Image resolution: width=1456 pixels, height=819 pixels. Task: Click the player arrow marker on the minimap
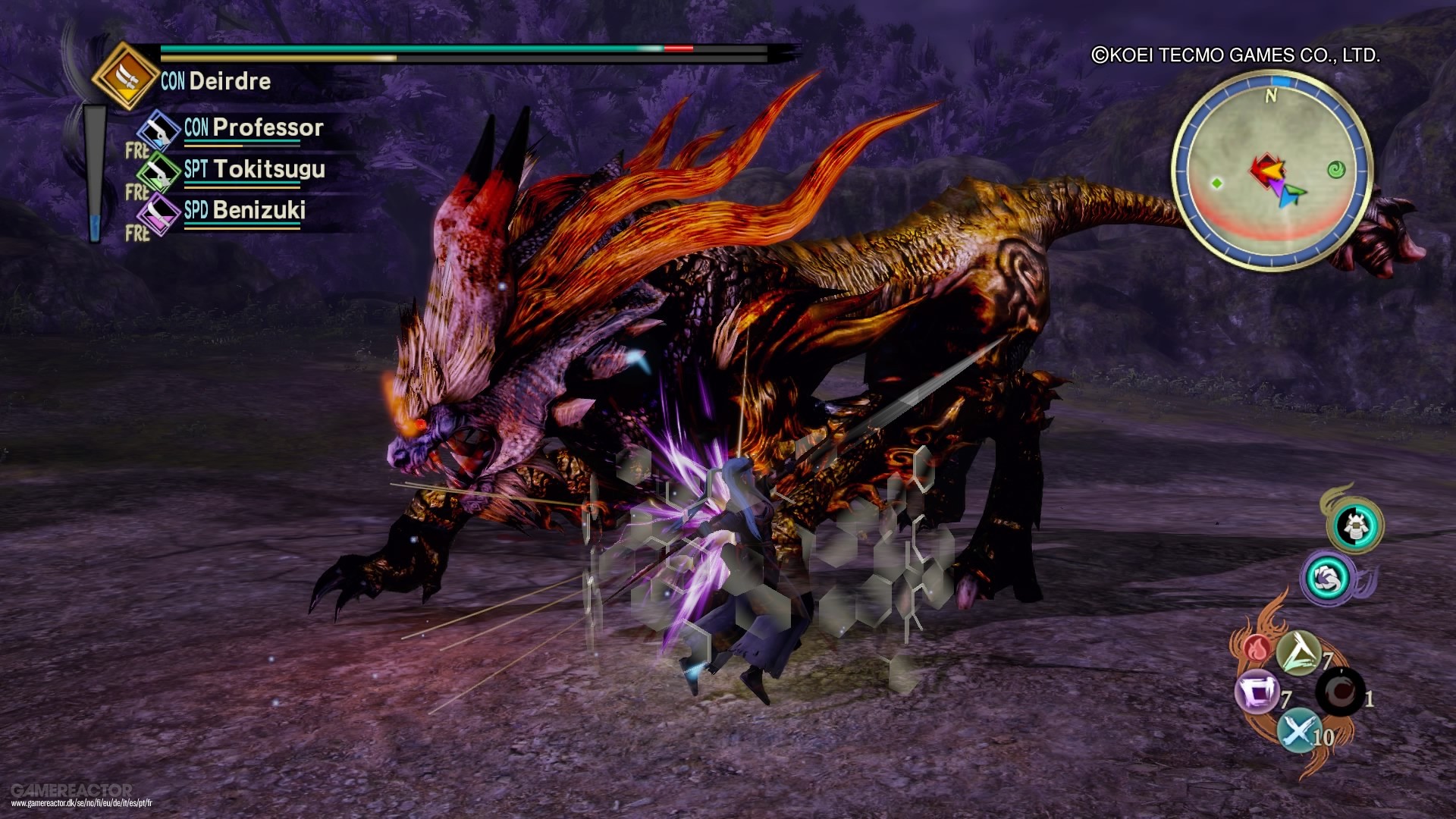pos(1274,171)
